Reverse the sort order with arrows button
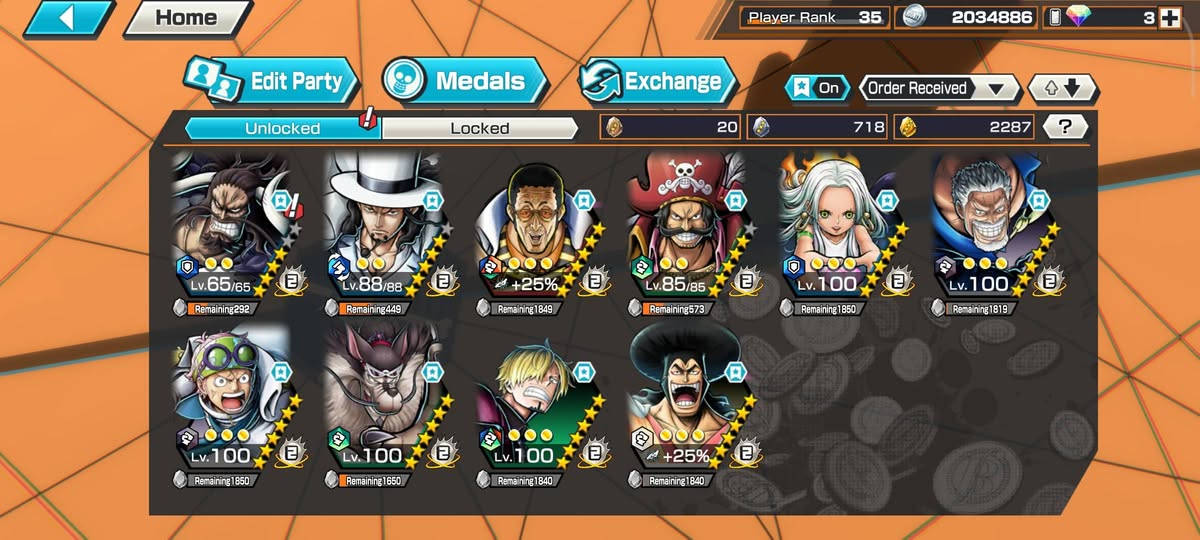Screen dimensions: 1200x540 click(x=1063, y=88)
